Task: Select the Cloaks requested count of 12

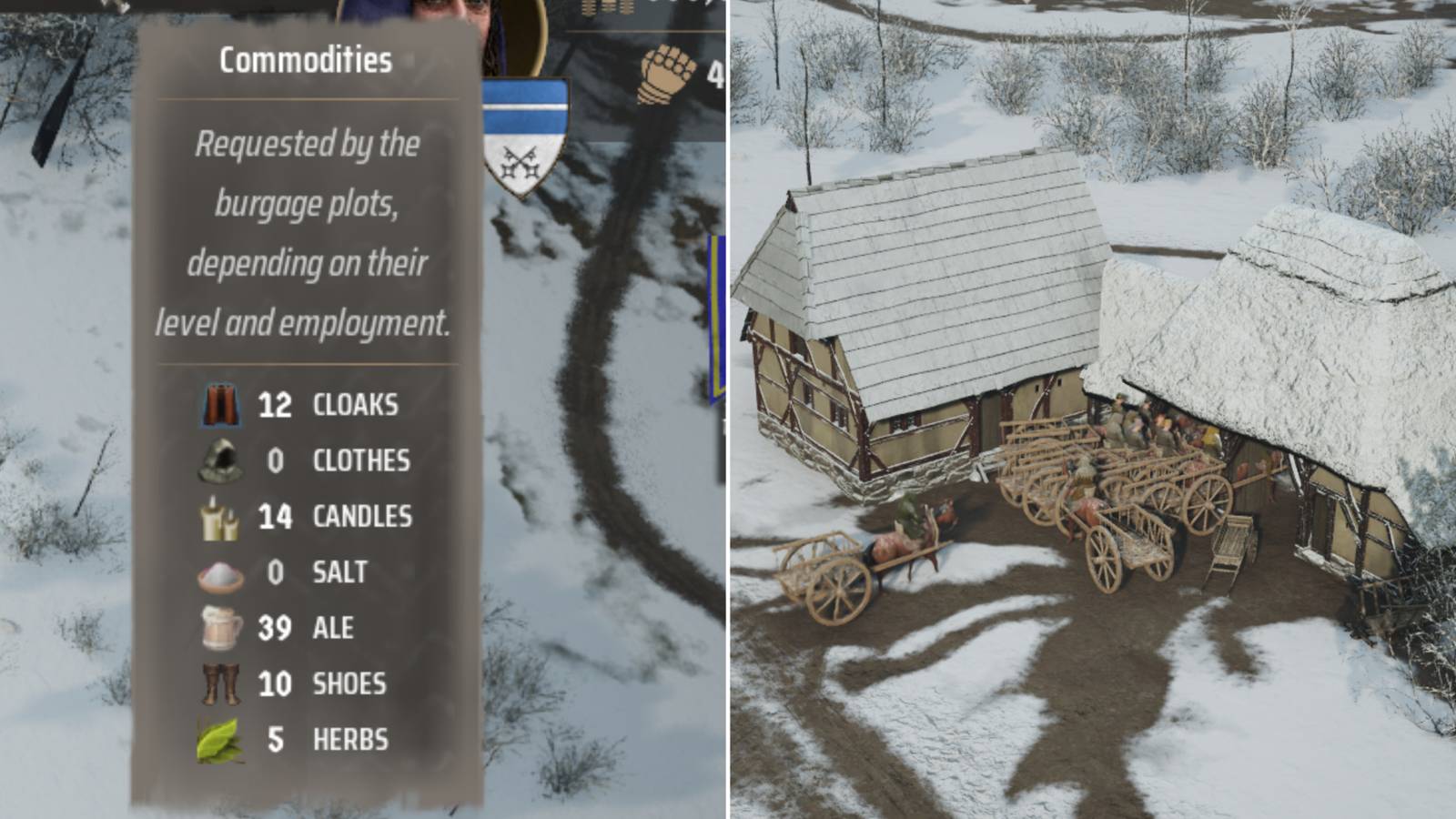Action: (275, 406)
